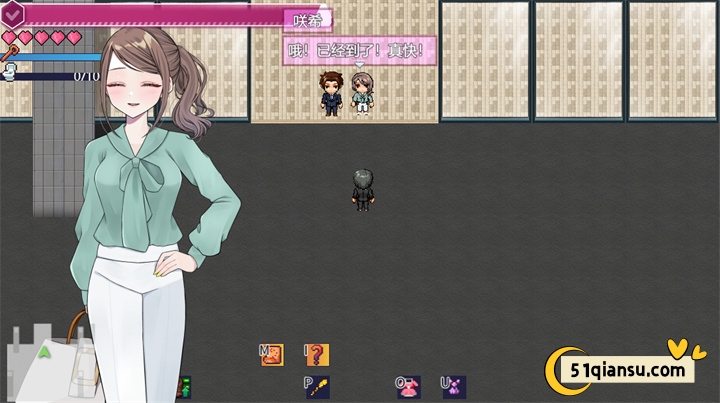Viewport: 720px width, 403px height.
Task: Click the purple bunny icon labeled U
Action: pos(454,386)
